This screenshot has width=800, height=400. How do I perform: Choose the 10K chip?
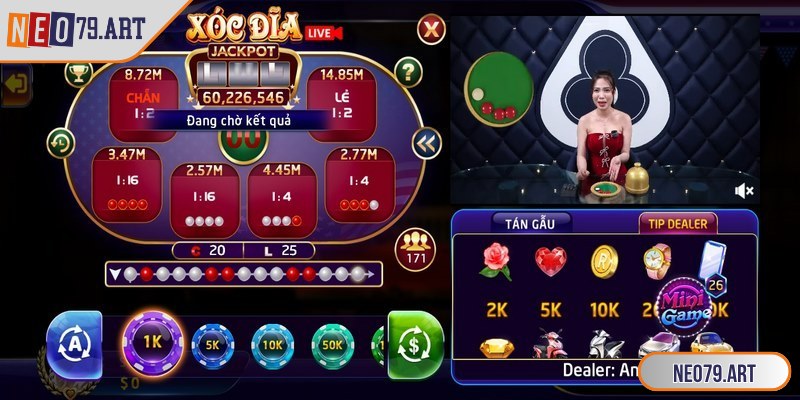tap(272, 345)
